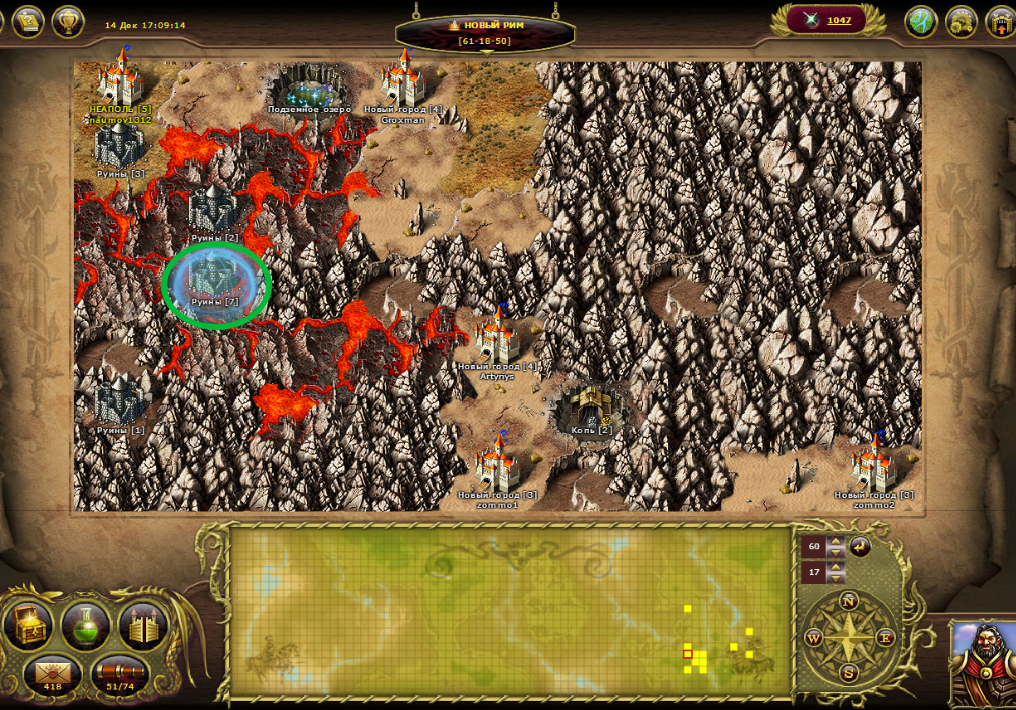Click the green globe world button
The image size is (1016, 710).
[x=920, y=22]
